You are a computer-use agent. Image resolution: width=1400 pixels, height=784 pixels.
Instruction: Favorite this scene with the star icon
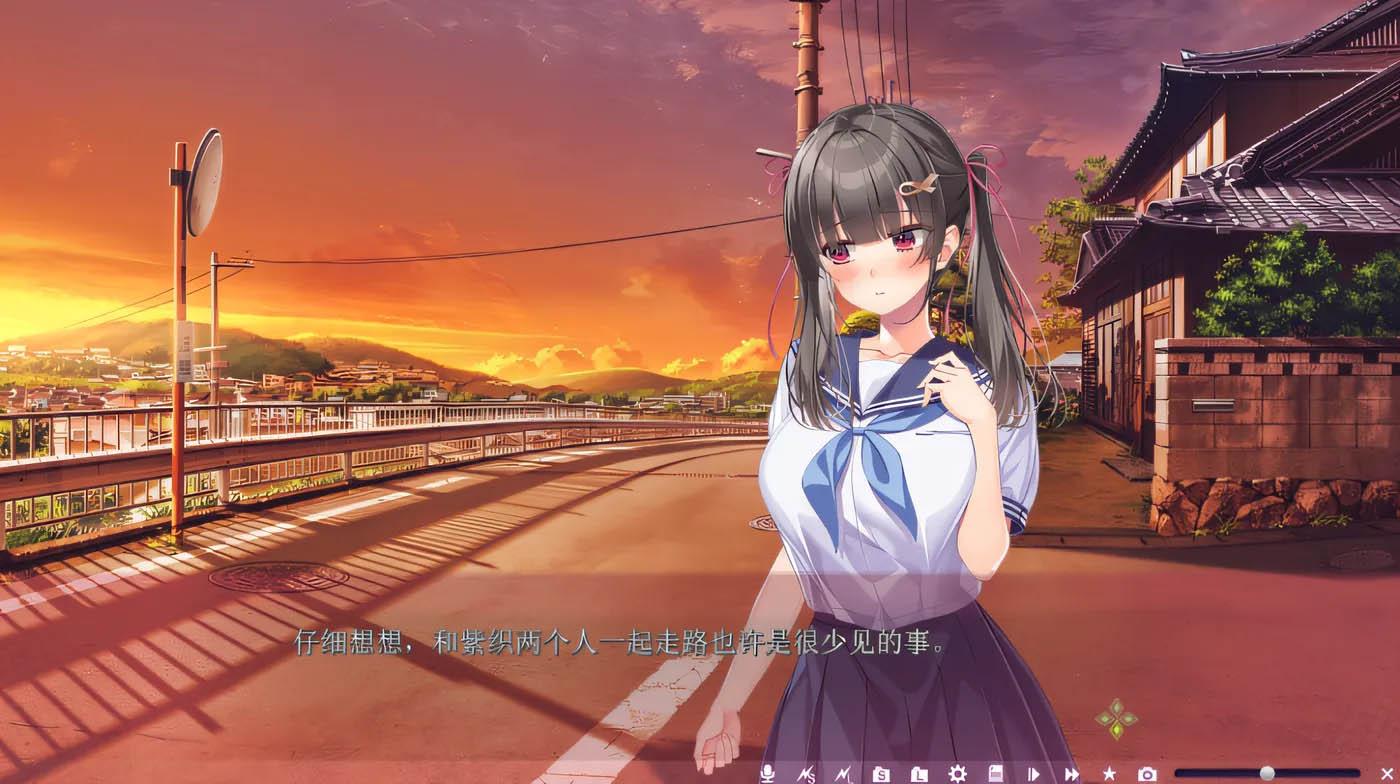[x=1108, y=770]
